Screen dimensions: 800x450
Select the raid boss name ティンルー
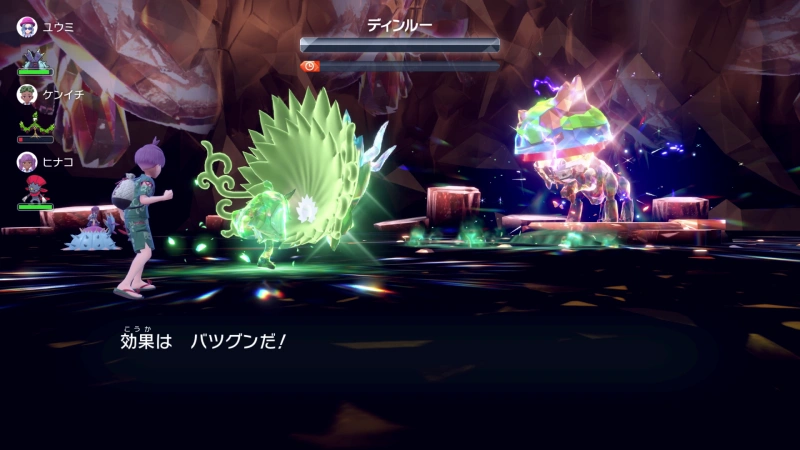399,26
